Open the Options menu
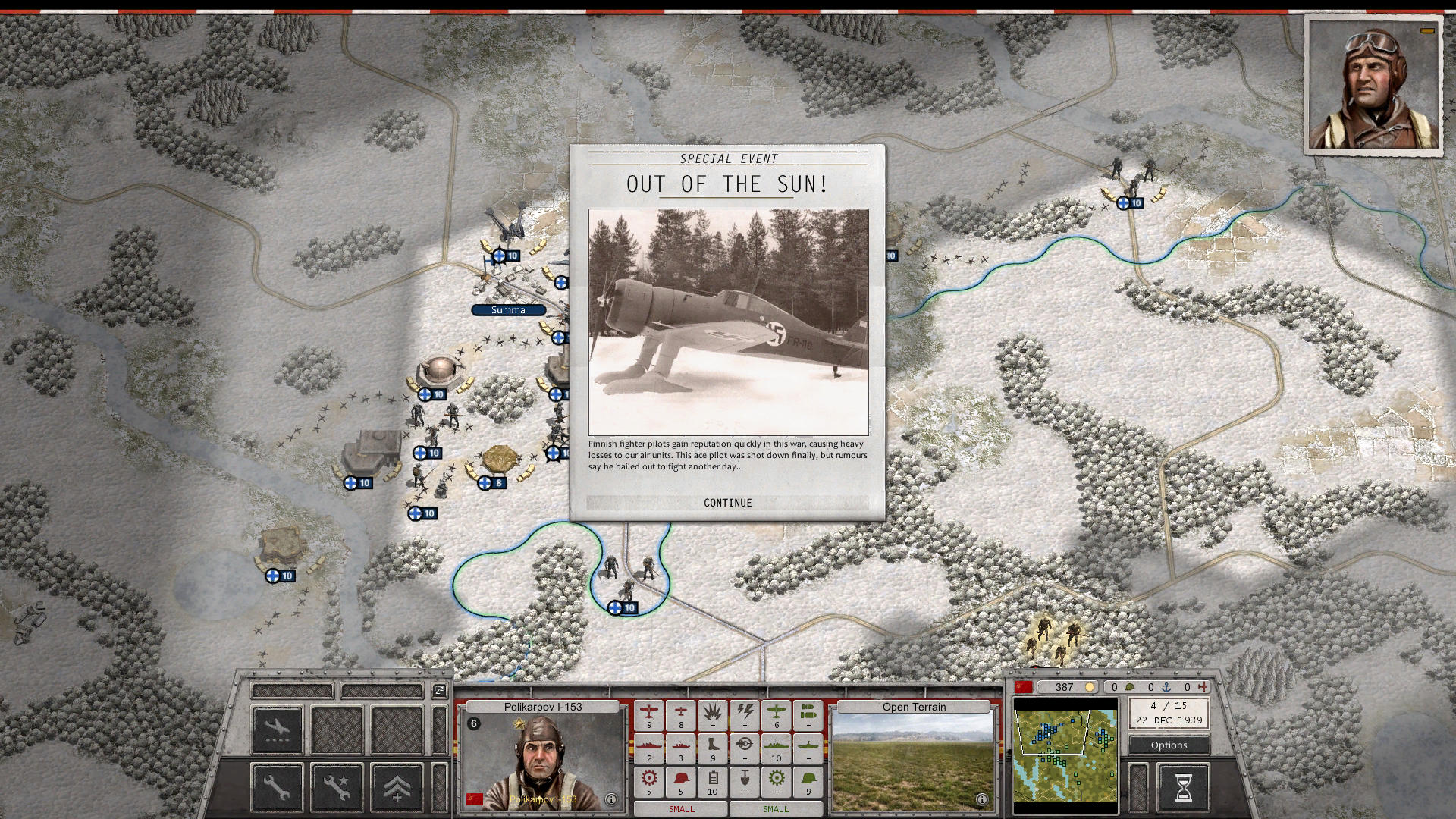The width and height of the screenshot is (1456, 819). 1169,745
